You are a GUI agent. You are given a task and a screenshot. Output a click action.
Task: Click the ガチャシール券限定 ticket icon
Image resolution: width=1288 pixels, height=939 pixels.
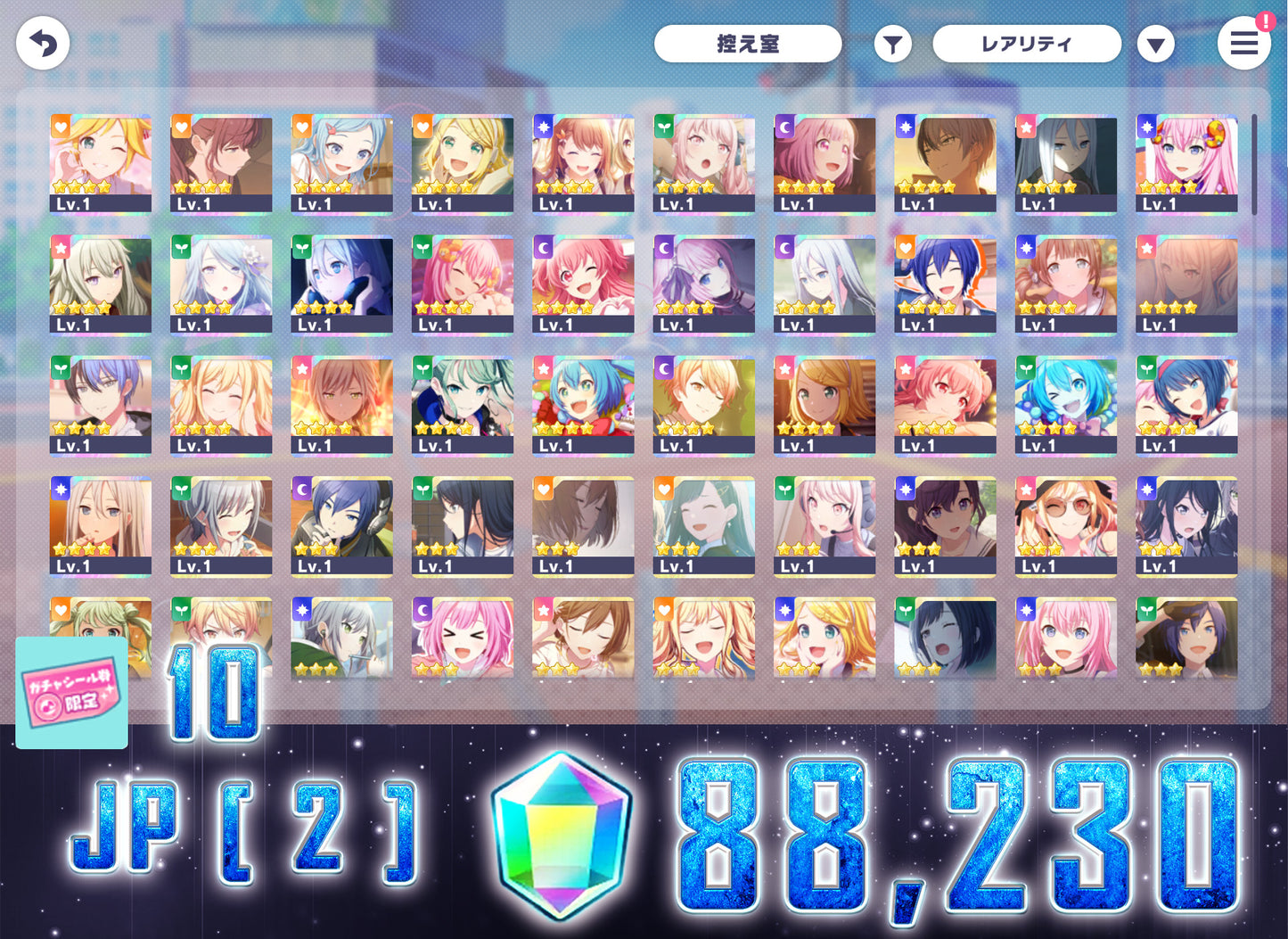click(x=70, y=694)
